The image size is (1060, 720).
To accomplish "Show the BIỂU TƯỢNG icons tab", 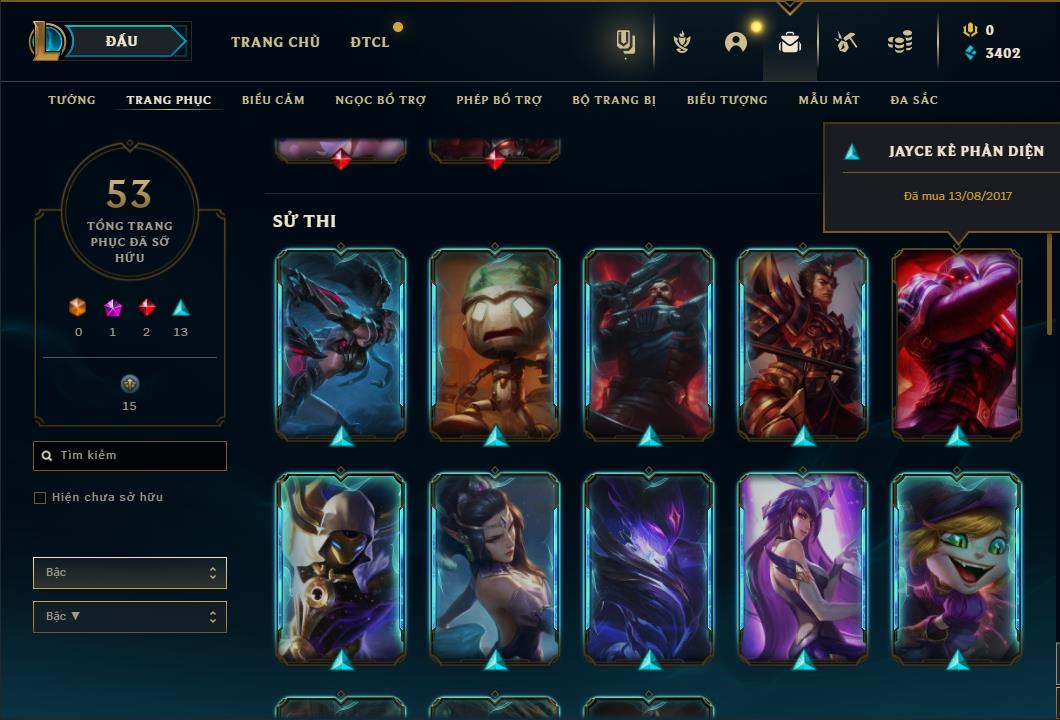I will [x=727, y=100].
